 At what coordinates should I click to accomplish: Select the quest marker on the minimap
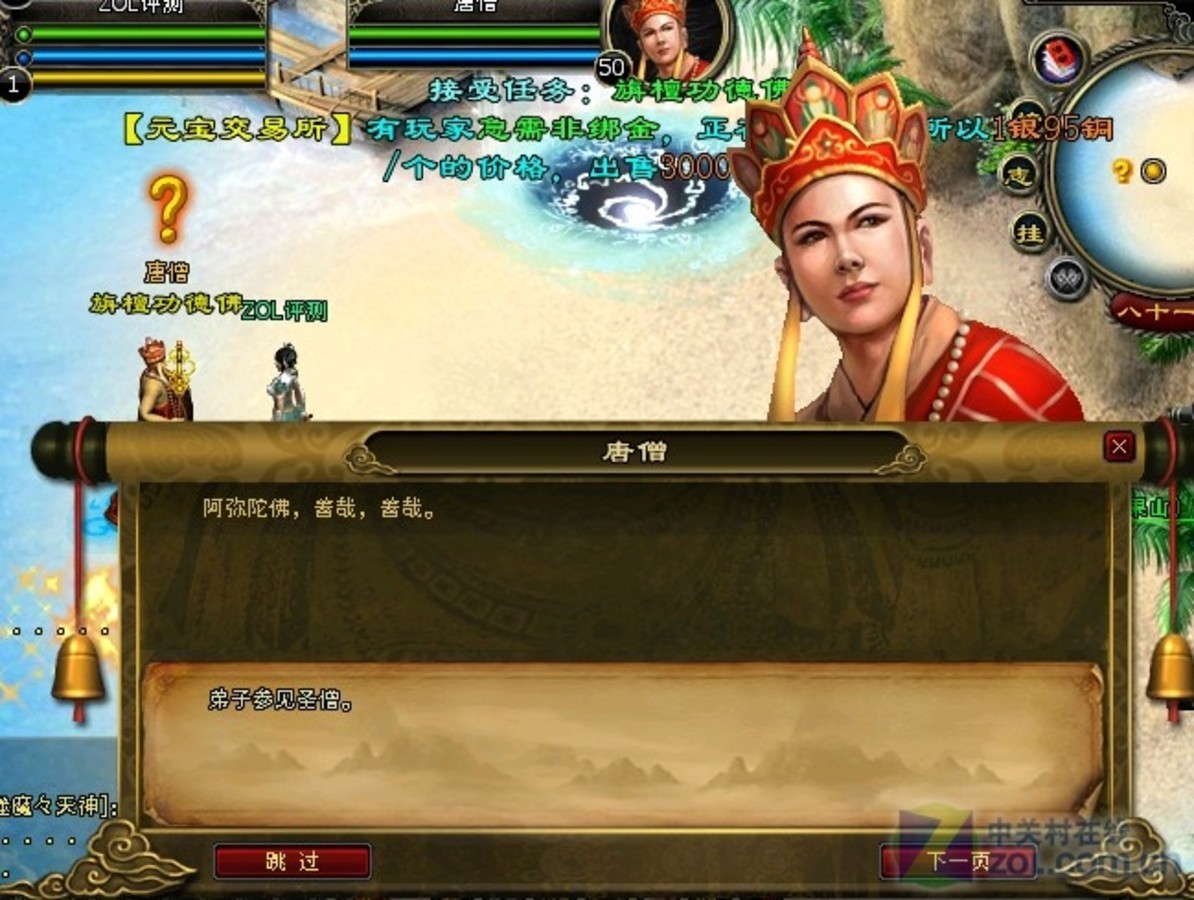(1122, 171)
